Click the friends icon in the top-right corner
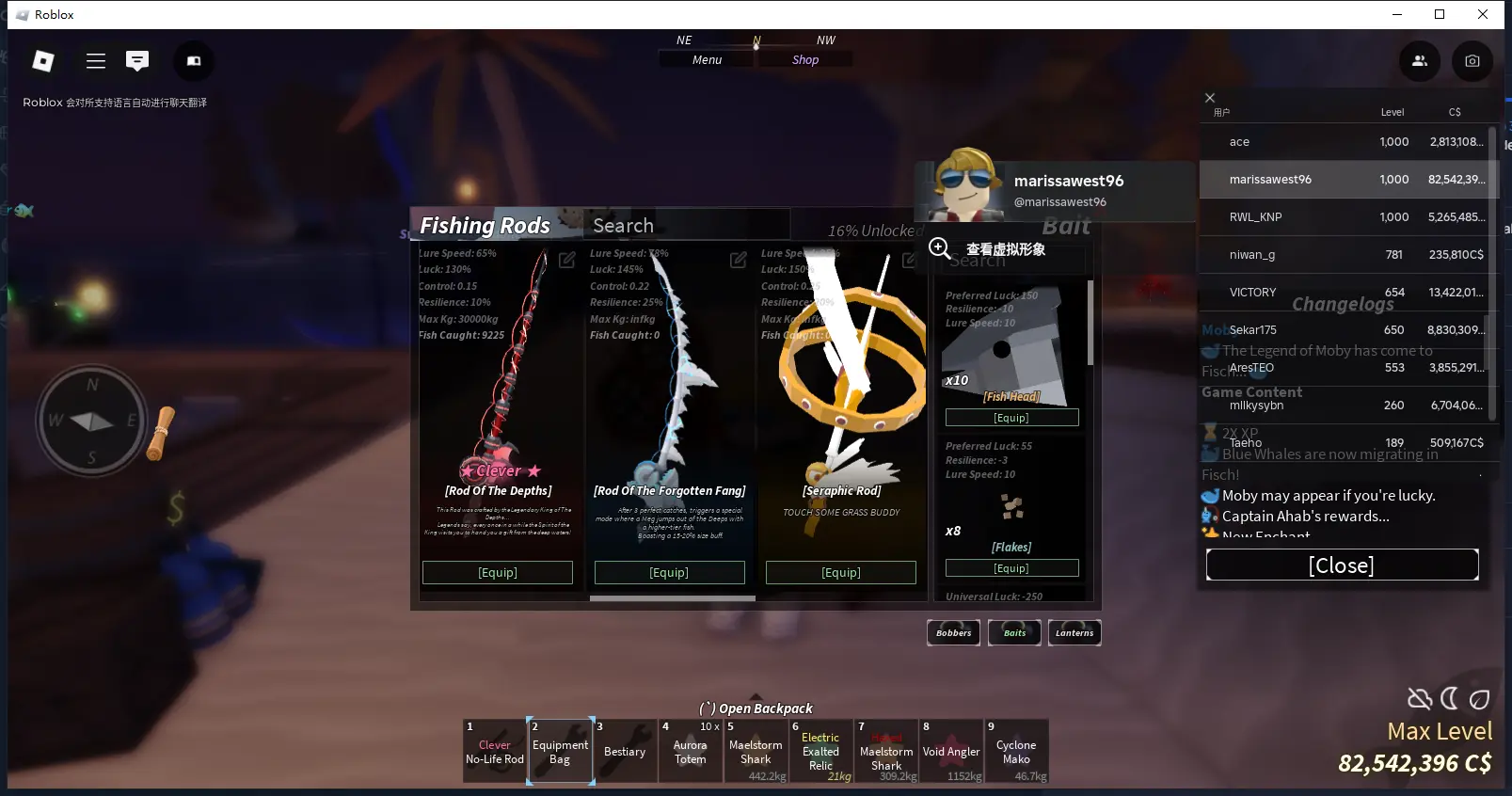Viewport: 1512px width, 796px height. [x=1419, y=60]
